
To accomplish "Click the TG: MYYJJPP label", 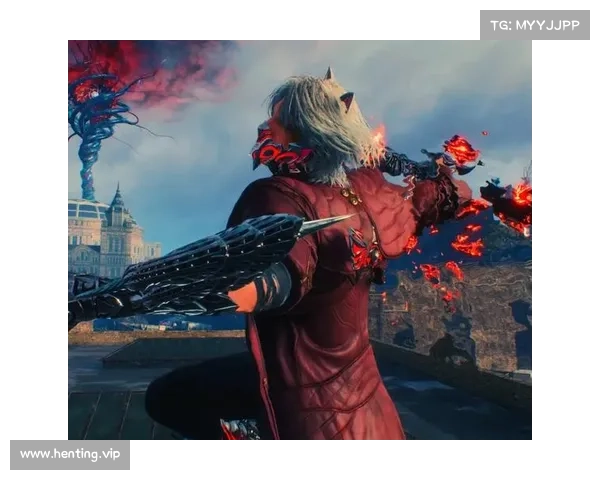I will point(535,25).
